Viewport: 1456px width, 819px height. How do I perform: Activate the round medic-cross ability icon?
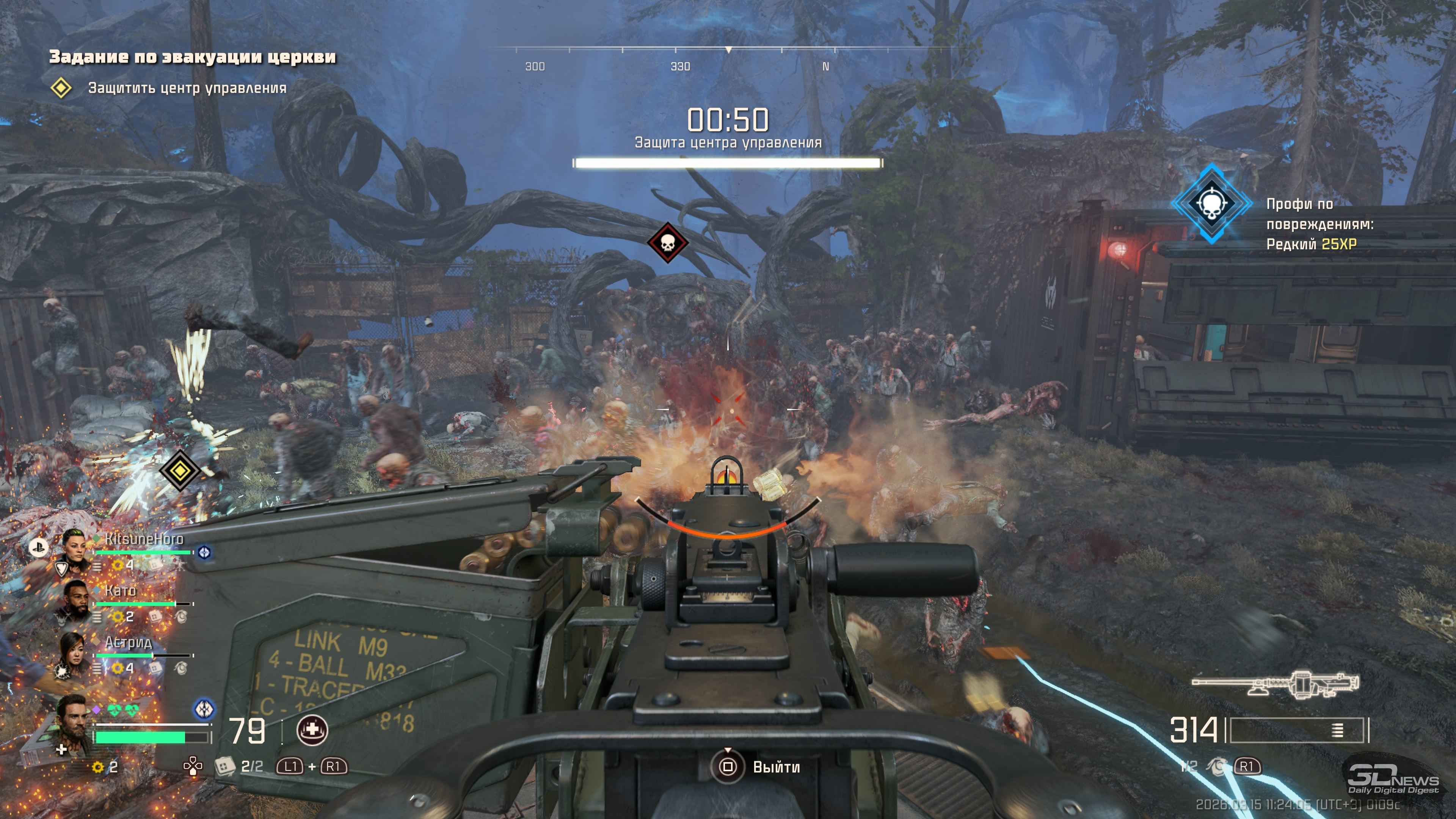pos(312,730)
